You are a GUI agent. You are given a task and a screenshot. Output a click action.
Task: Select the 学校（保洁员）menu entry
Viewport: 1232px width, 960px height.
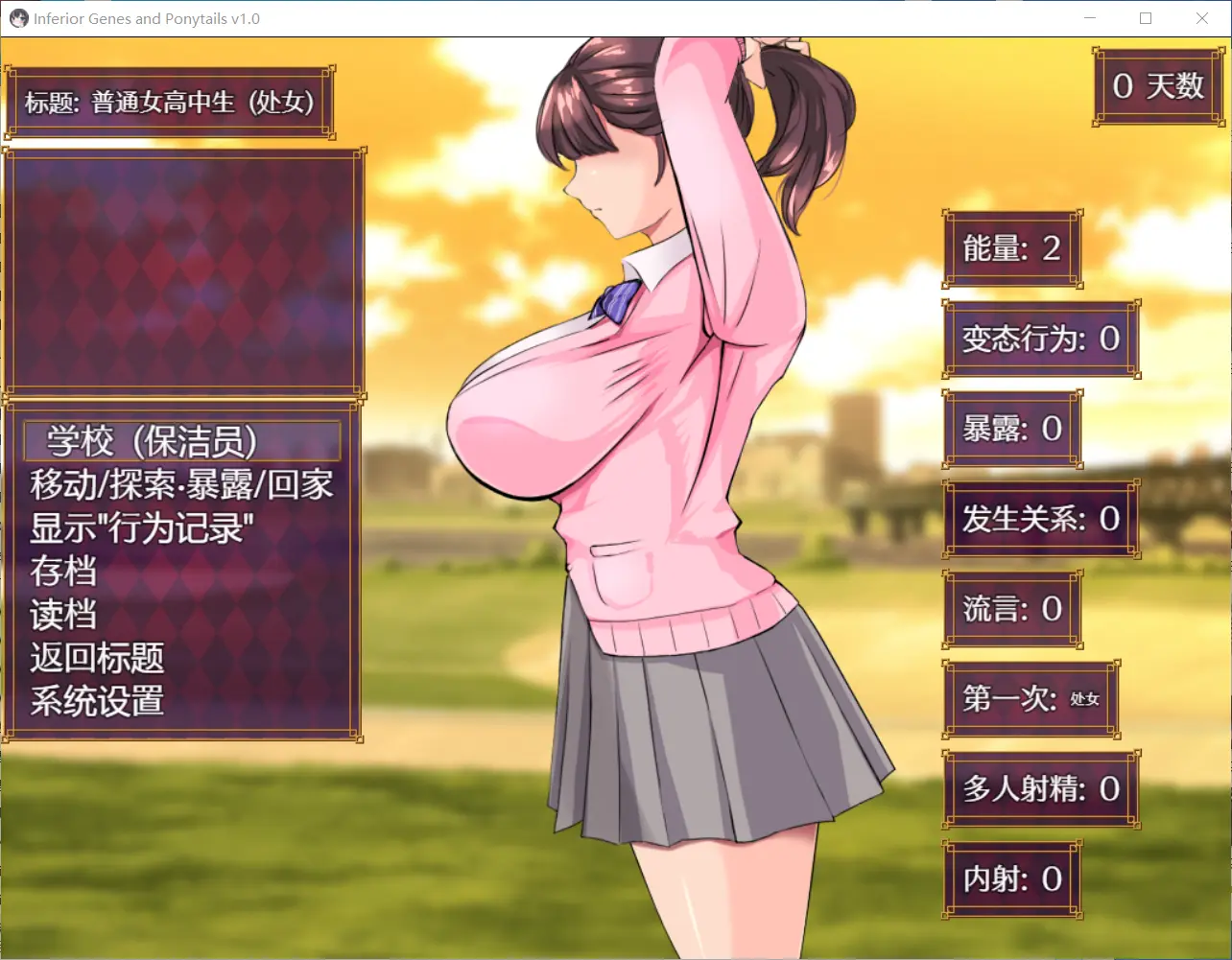(x=181, y=441)
